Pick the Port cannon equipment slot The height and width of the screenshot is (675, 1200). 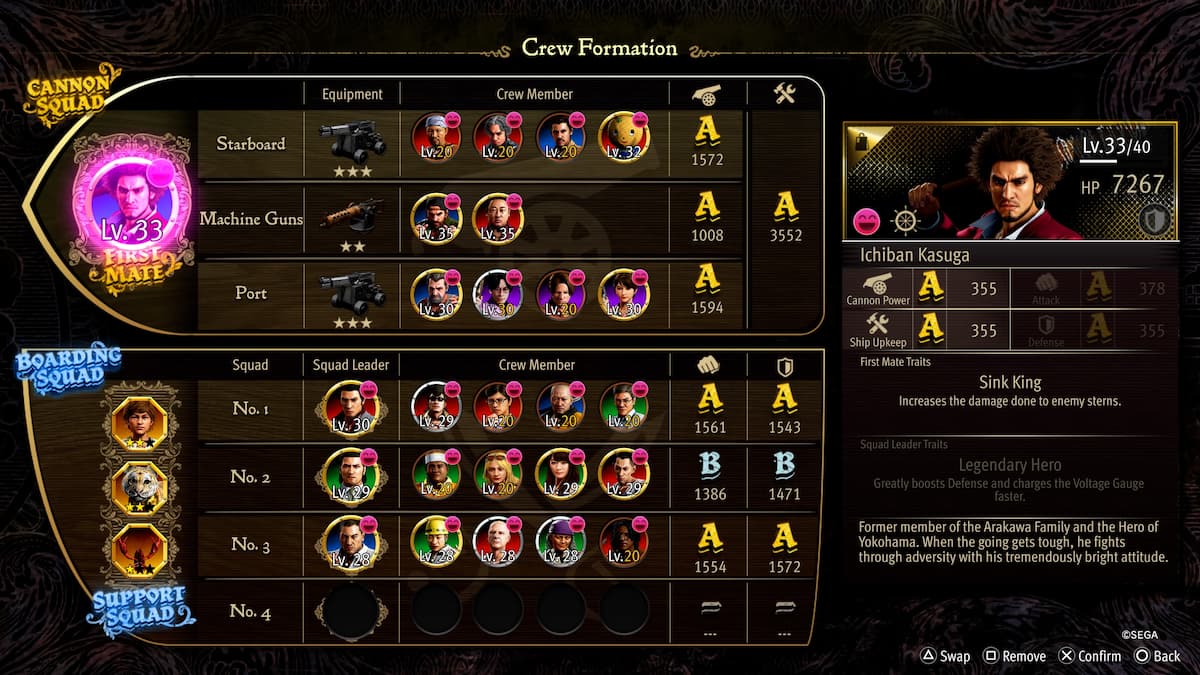(352, 291)
